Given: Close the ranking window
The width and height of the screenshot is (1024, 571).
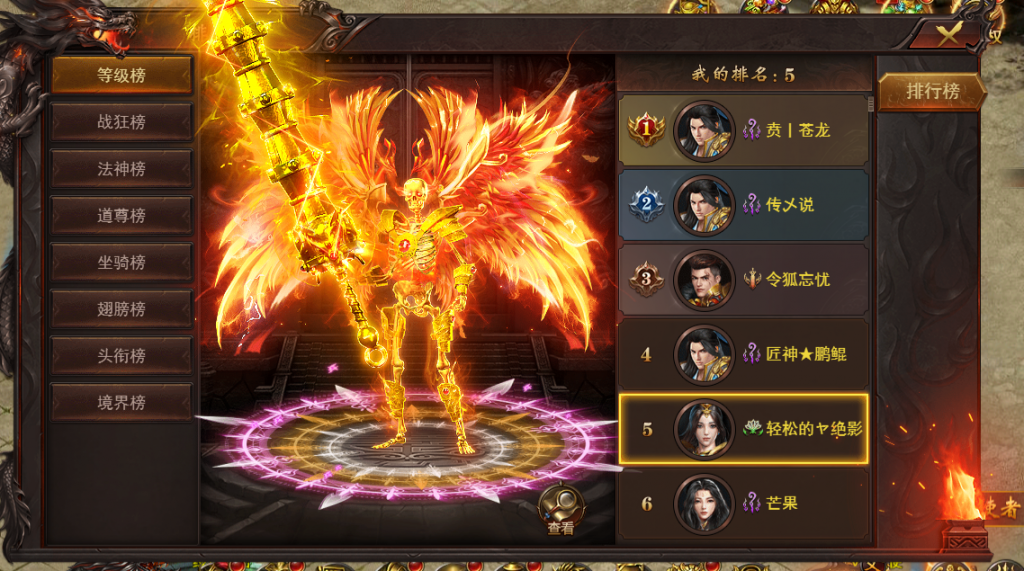Looking at the screenshot, I should pos(946,33).
